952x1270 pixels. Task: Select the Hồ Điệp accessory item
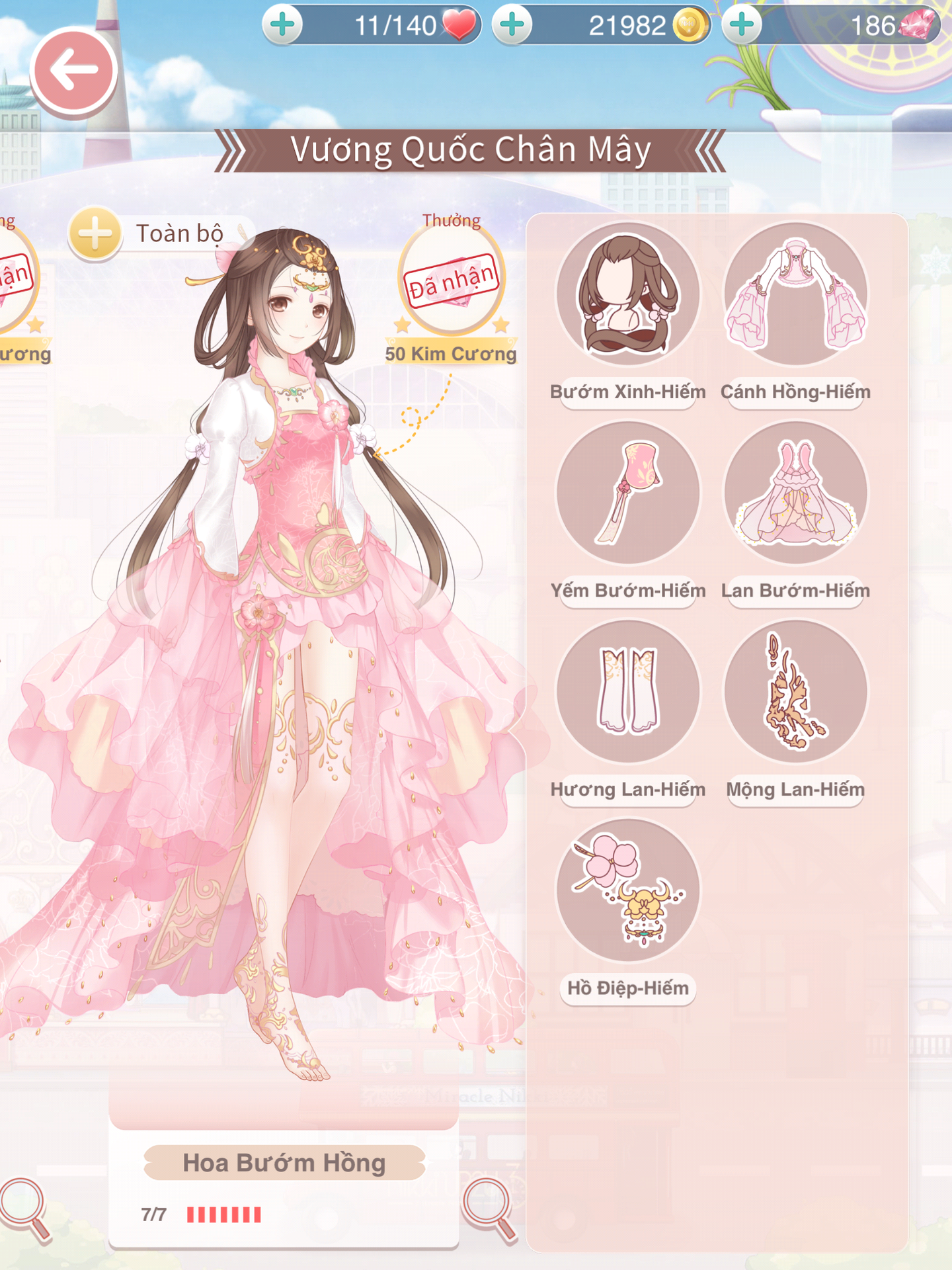[x=627, y=890]
